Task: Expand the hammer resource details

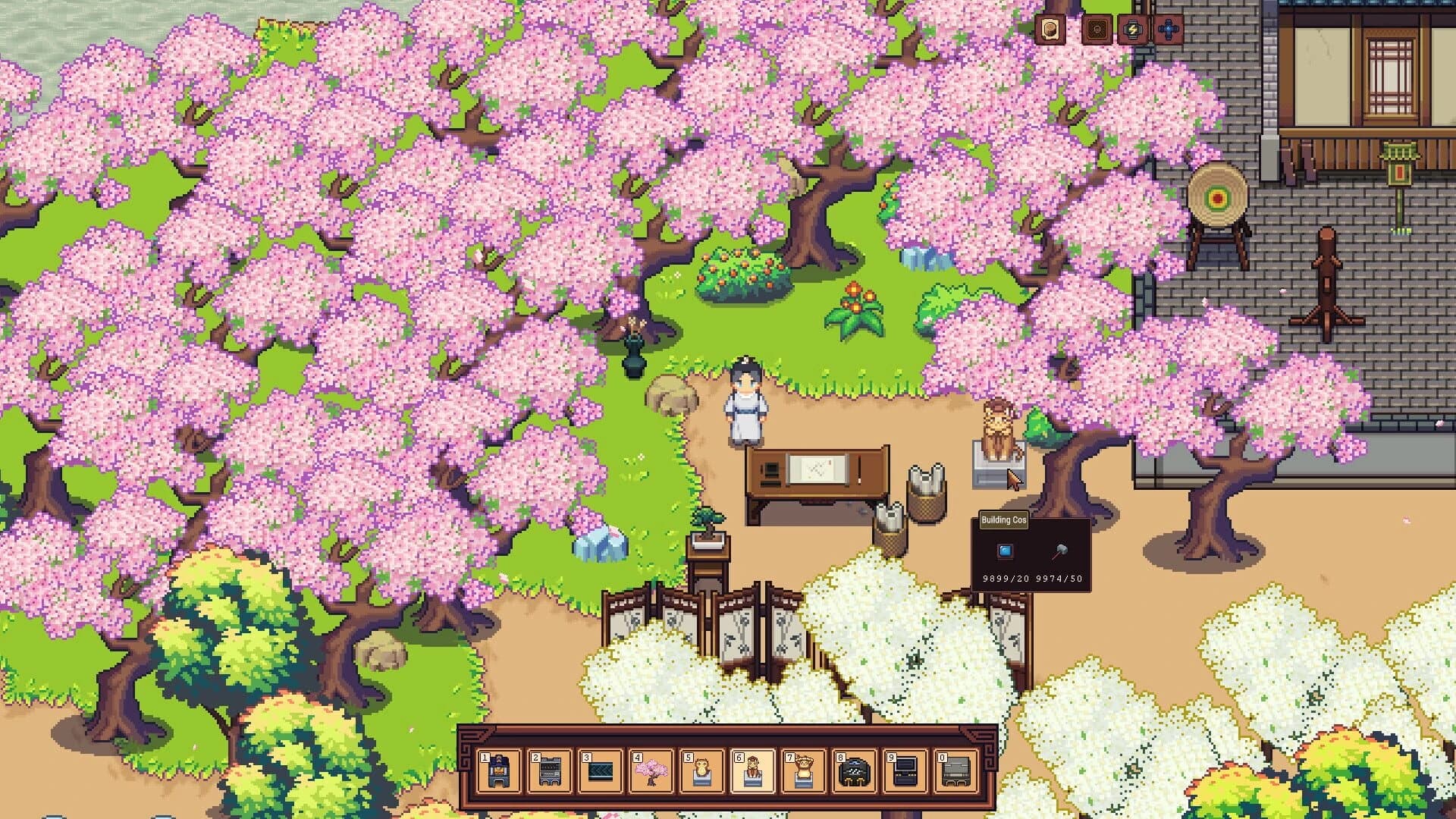Action: tap(1061, 551)
